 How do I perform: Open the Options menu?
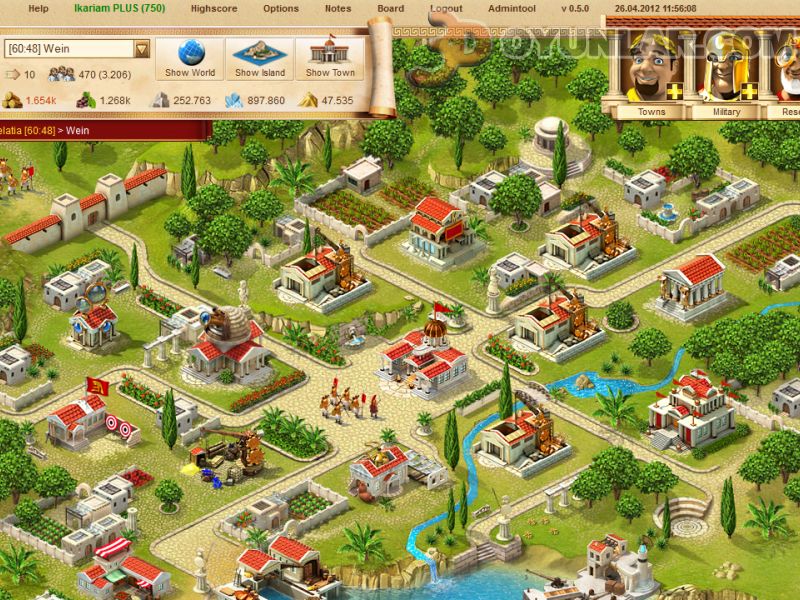281,9
